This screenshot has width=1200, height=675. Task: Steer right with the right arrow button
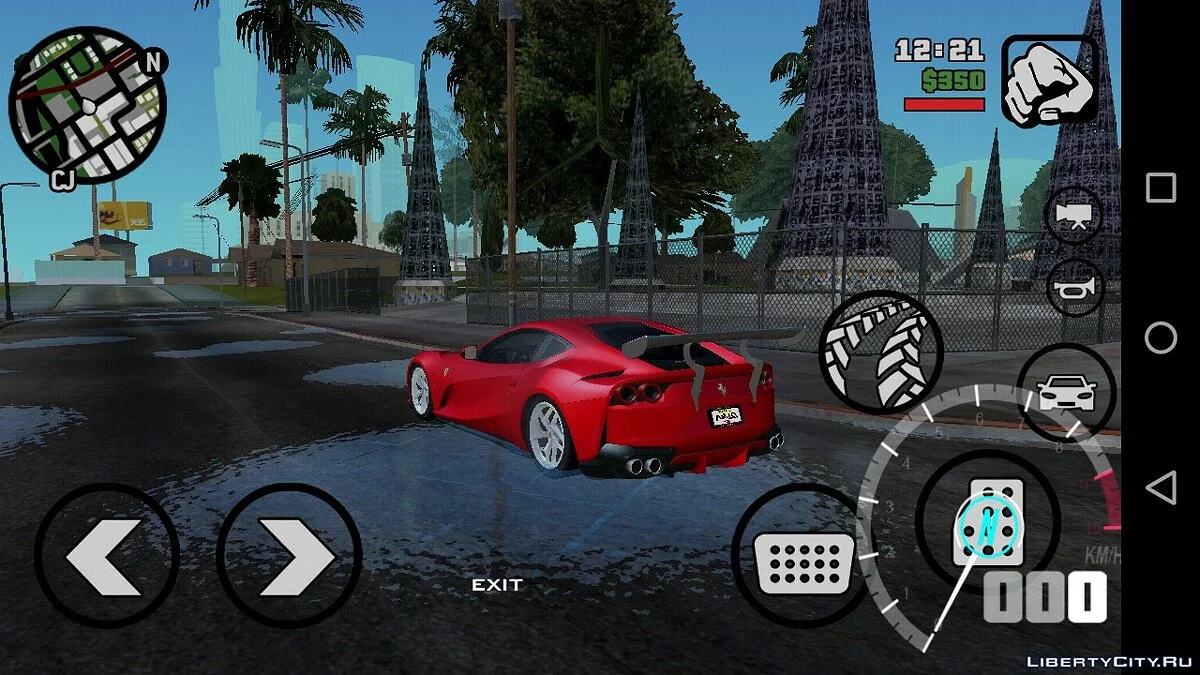(289, 556)
